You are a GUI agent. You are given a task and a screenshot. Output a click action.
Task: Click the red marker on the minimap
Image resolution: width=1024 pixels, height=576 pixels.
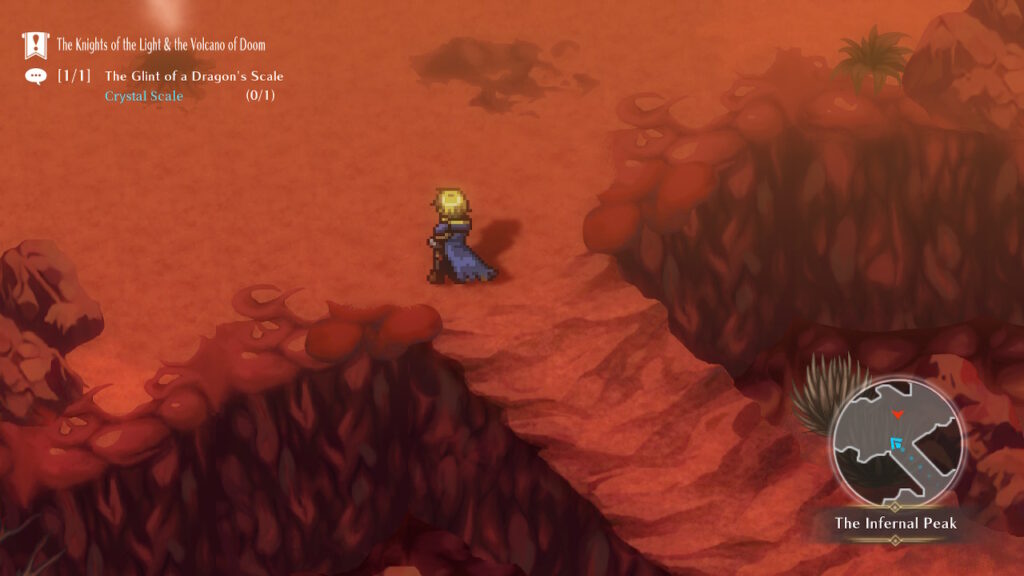pos(898,413)
